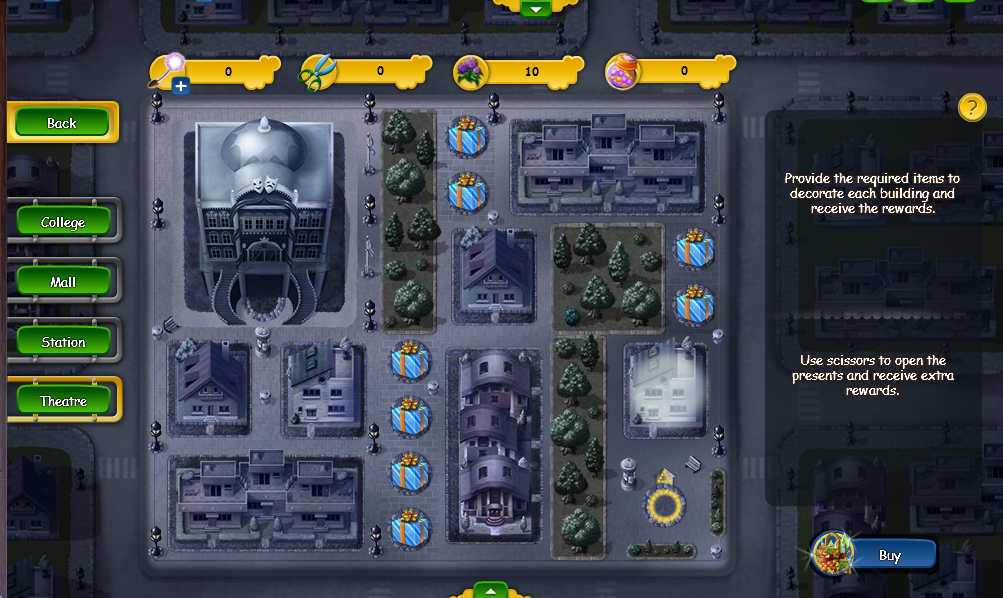Expand the top green arrow tab
This screenshot has height=598, width=1003.
pos(537,8)
